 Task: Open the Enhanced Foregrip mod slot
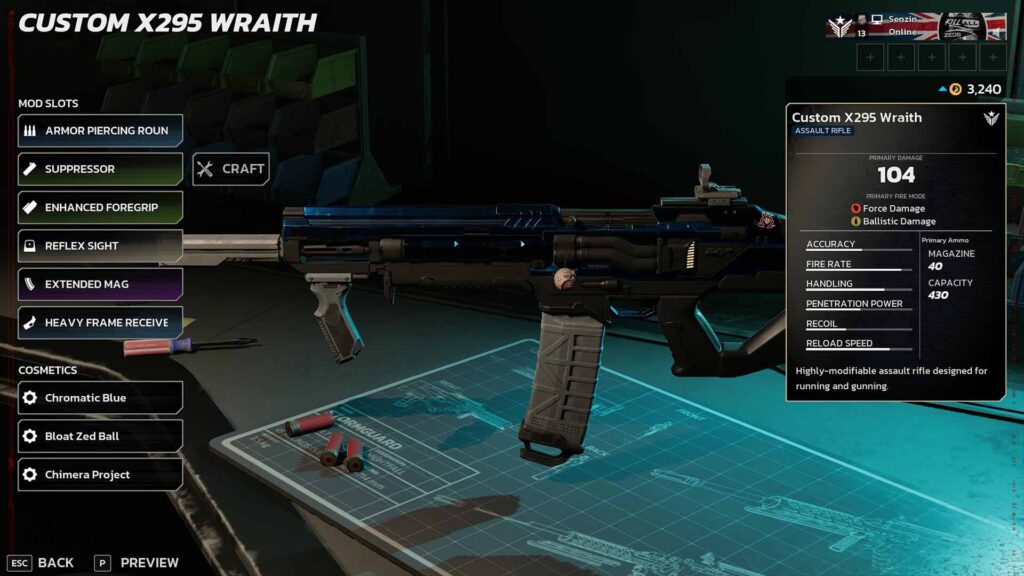tap(100, 207)
